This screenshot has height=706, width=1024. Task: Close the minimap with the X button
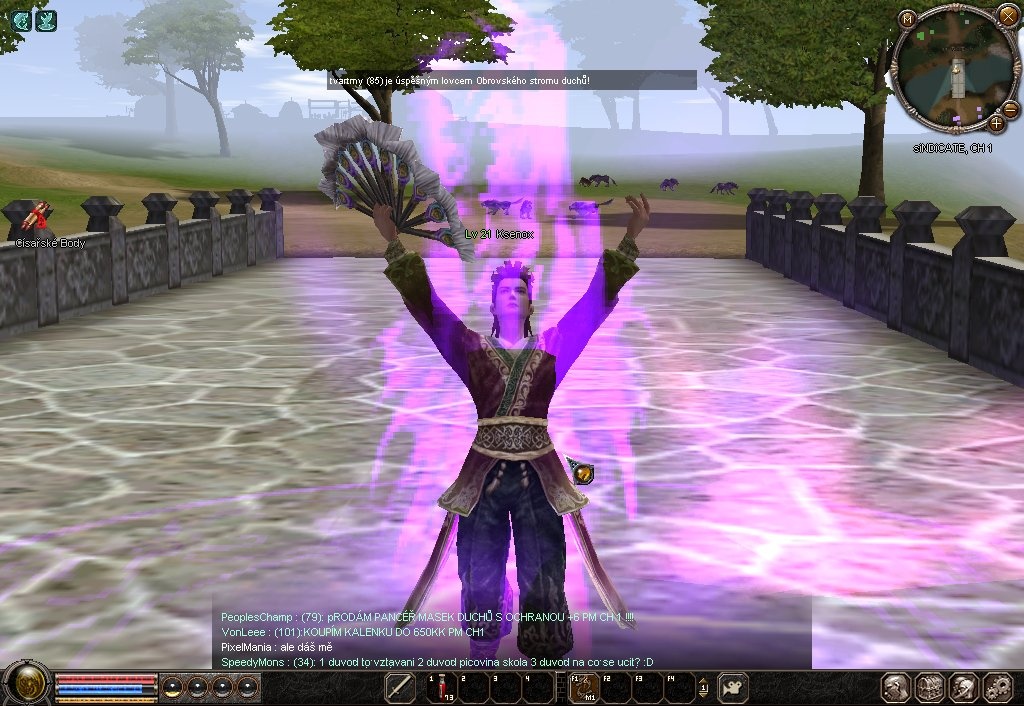(x=1007, y=16)
